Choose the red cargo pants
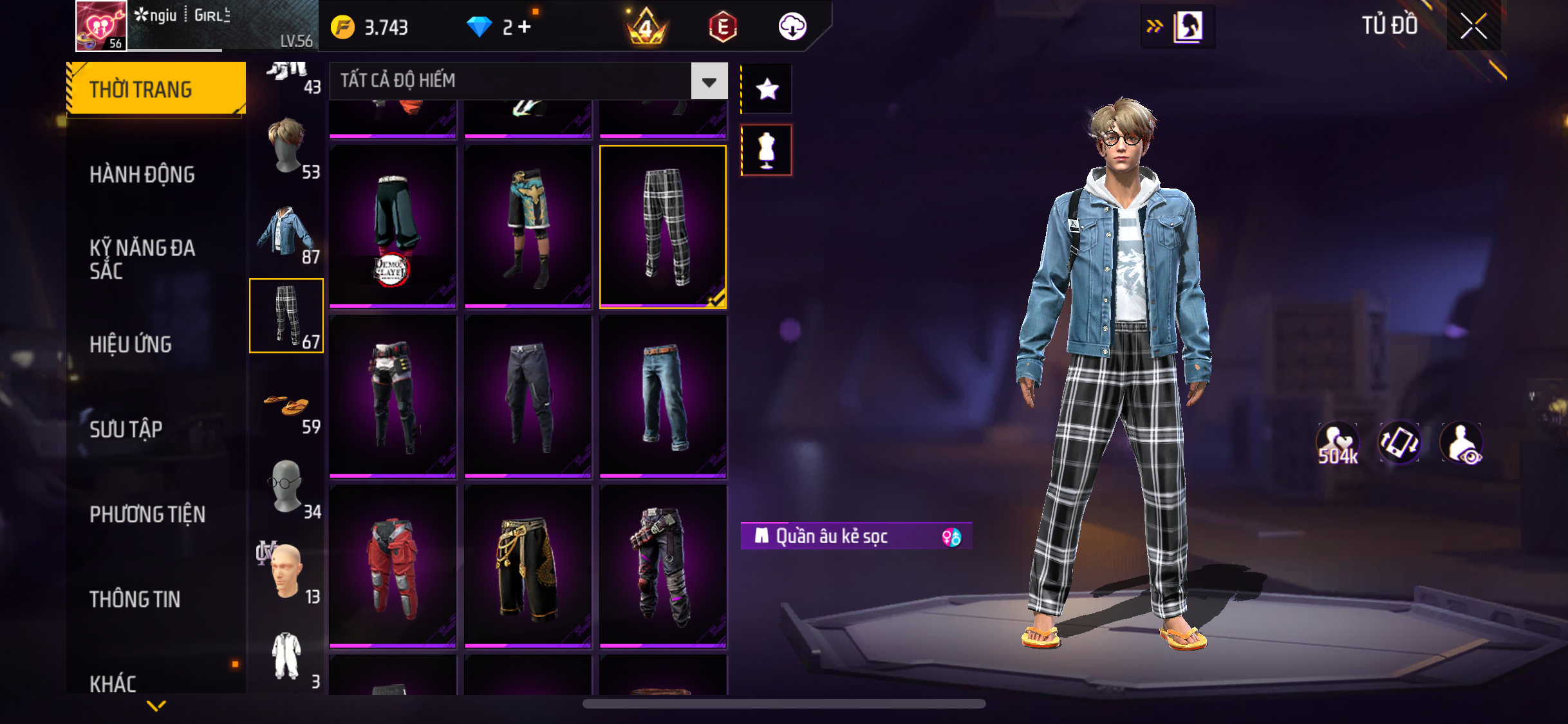 tap(393, 566)
